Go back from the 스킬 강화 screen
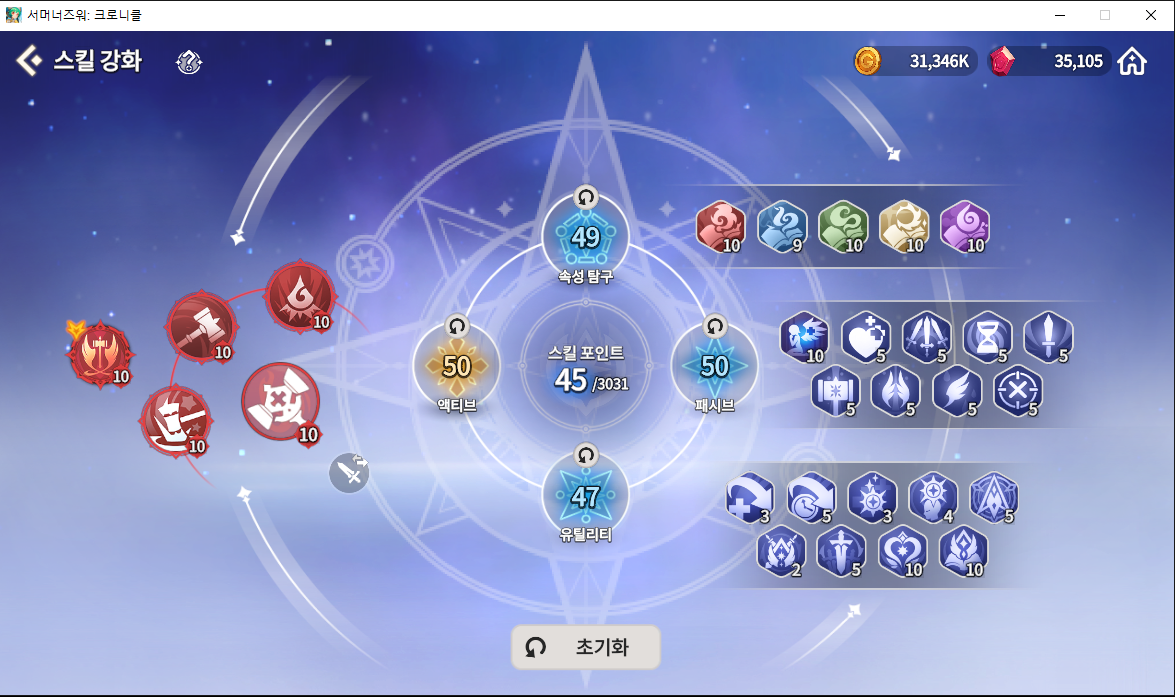Screen dimensions: 1175x697 click(x=29, y=60)
